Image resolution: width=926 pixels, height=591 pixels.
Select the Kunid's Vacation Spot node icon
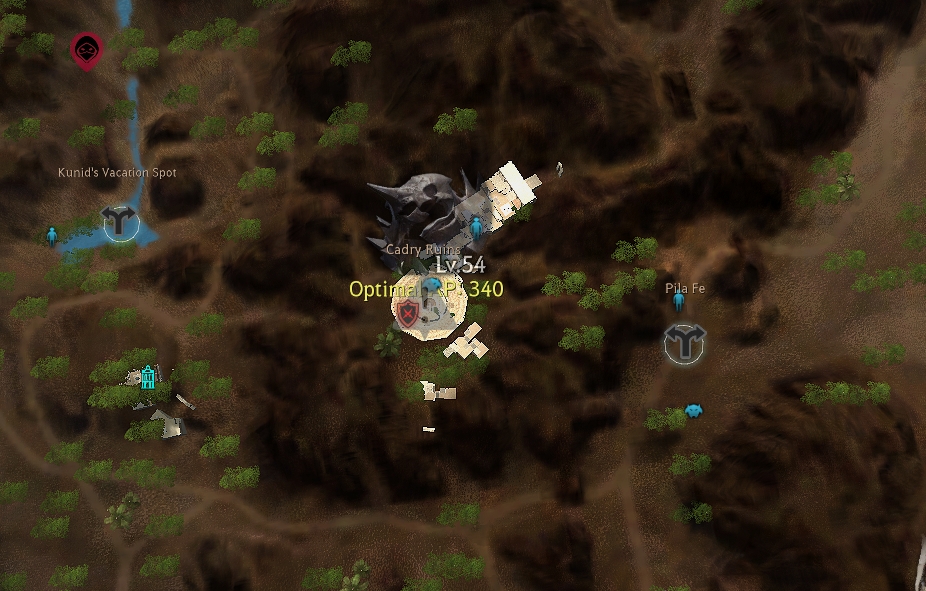tap(121, 222)
